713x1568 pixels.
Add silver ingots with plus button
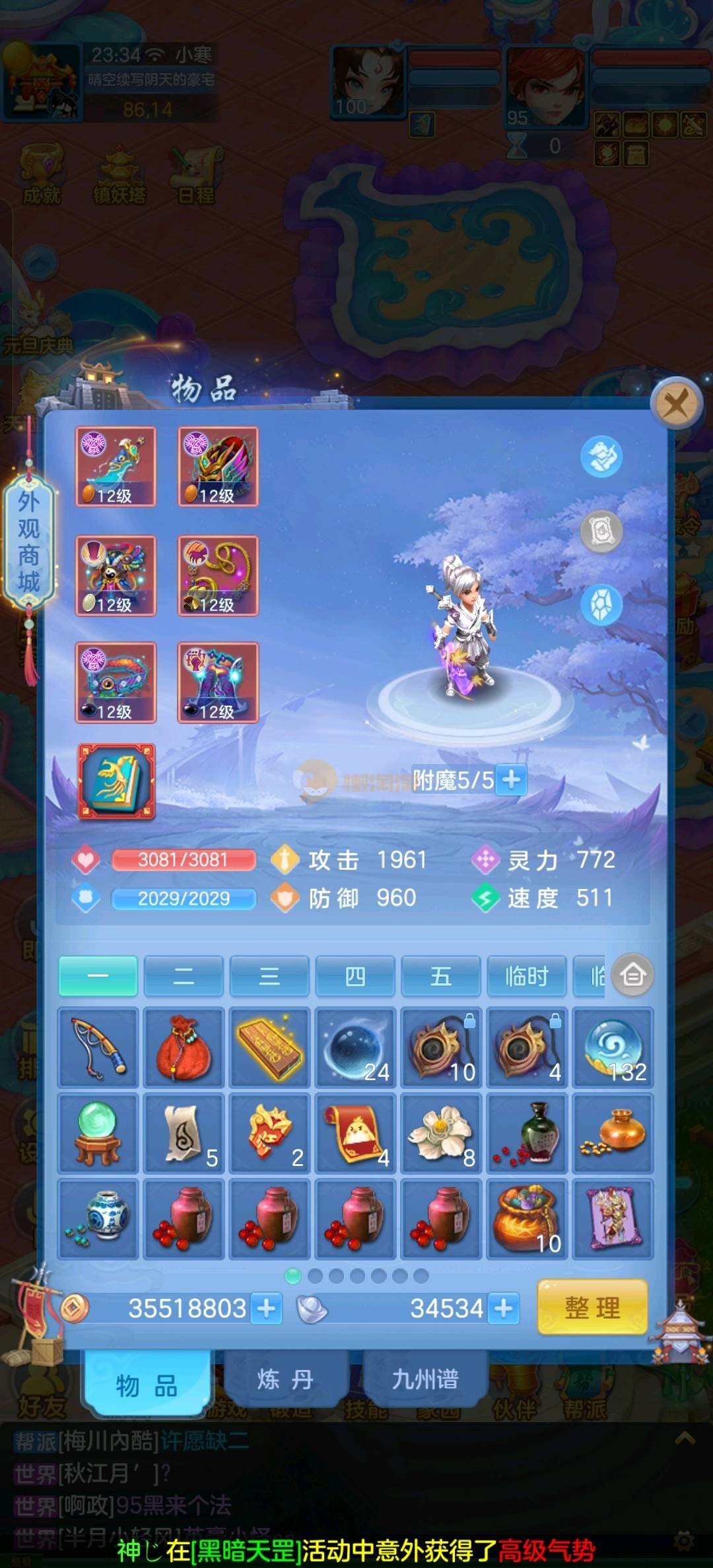click(504, 1308)
